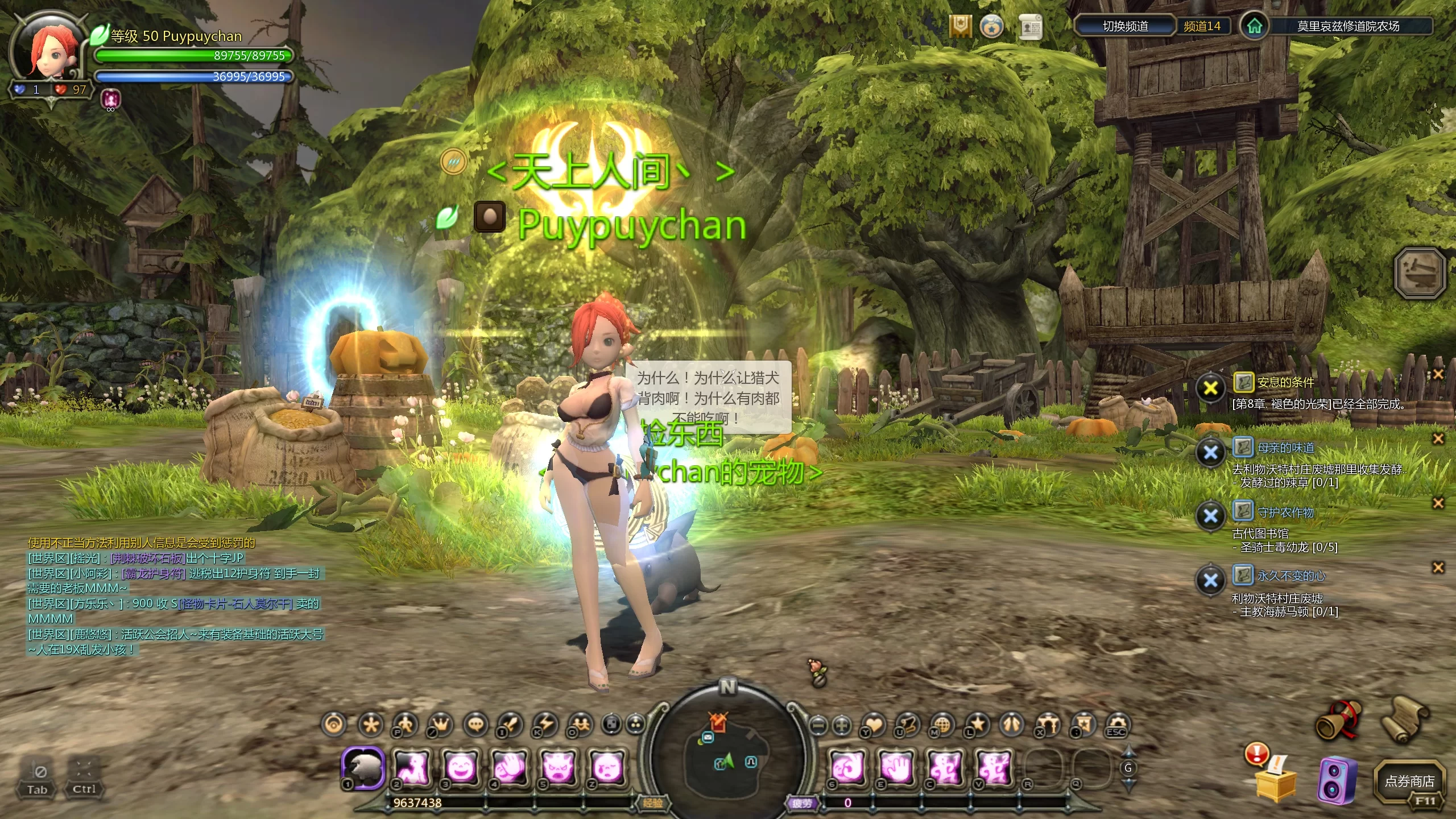Click the gold banner star icon
This screenshot has width=1456, height=819.
[960, 26]
